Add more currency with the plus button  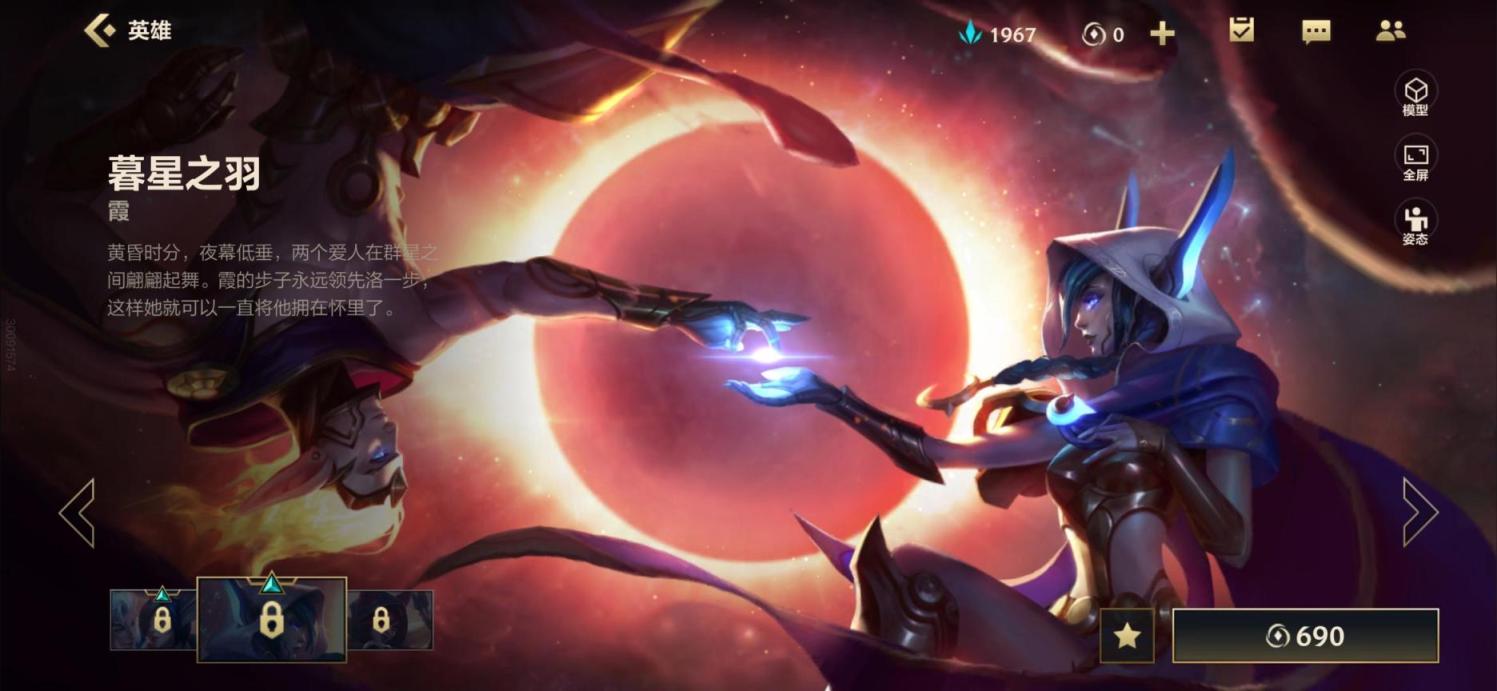1162,34
